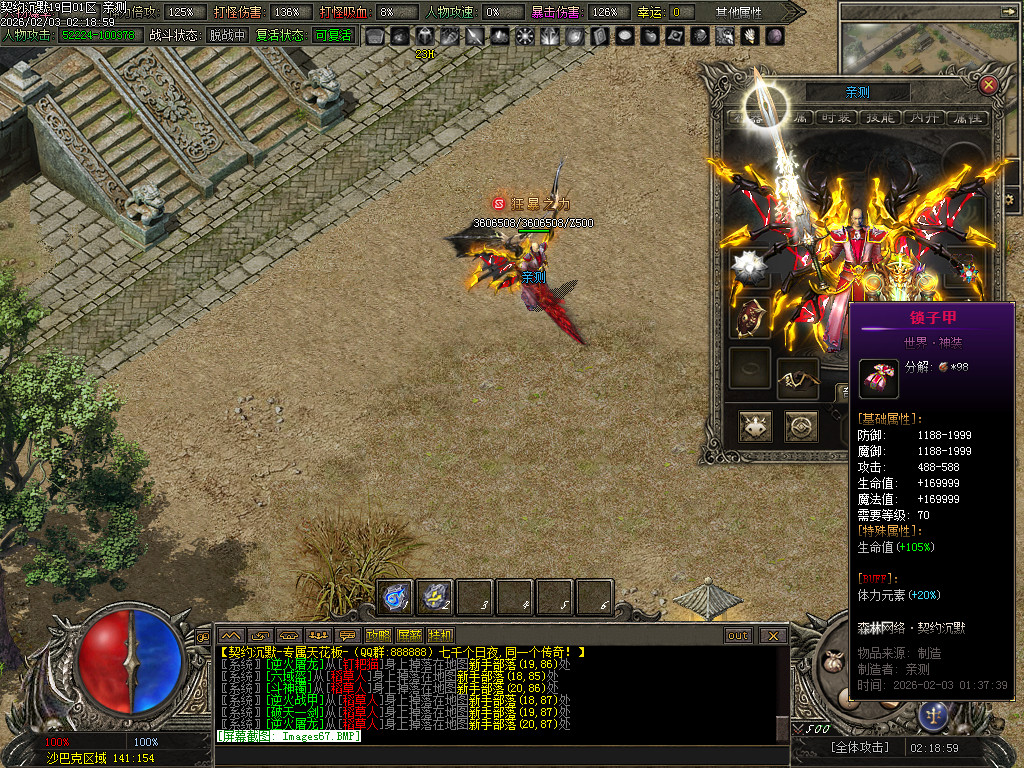
Task: Use the lightning skill in hotbar slot 2
Action: [436, 597]
